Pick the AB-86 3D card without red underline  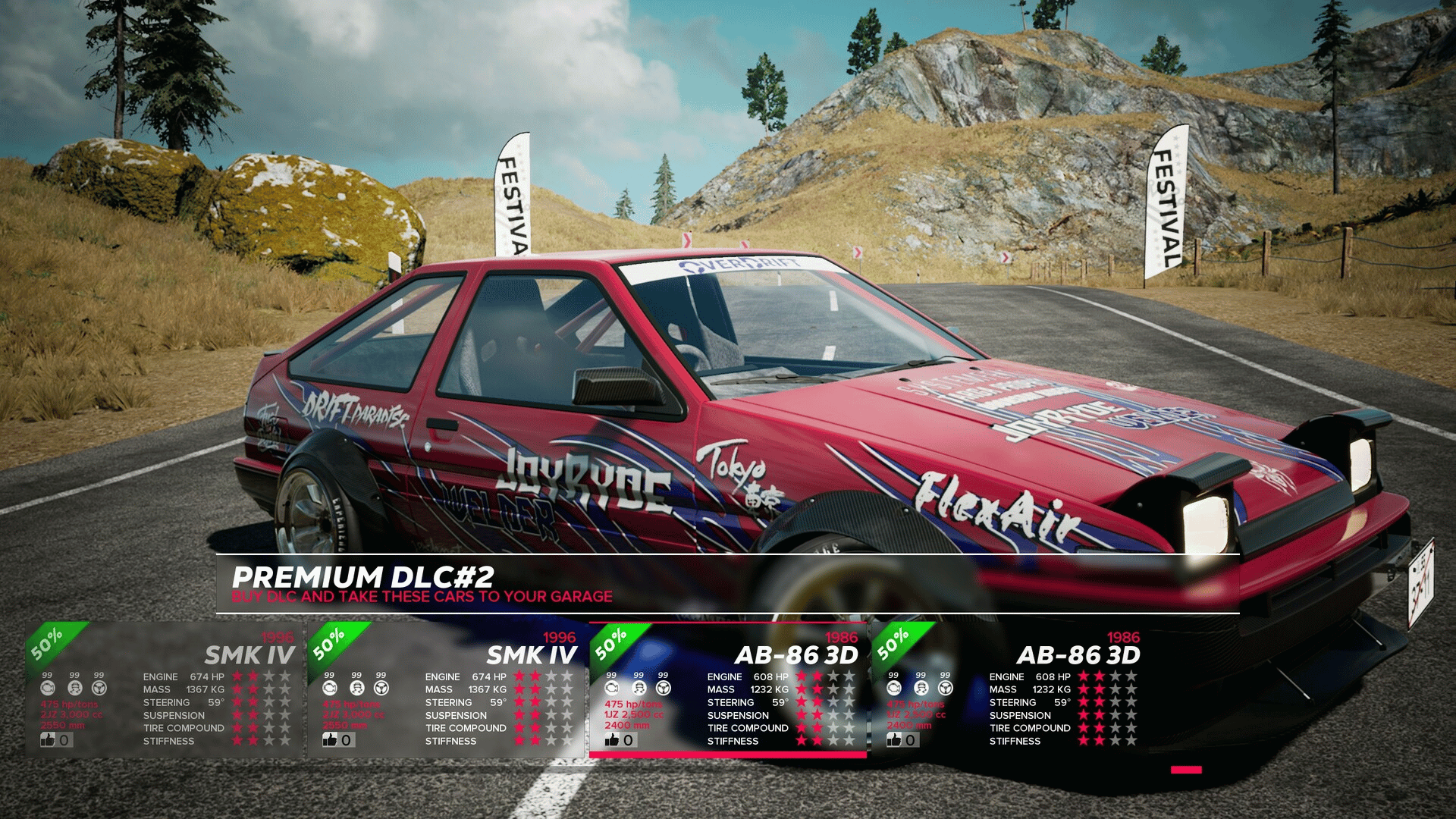tap(1010, 689)
